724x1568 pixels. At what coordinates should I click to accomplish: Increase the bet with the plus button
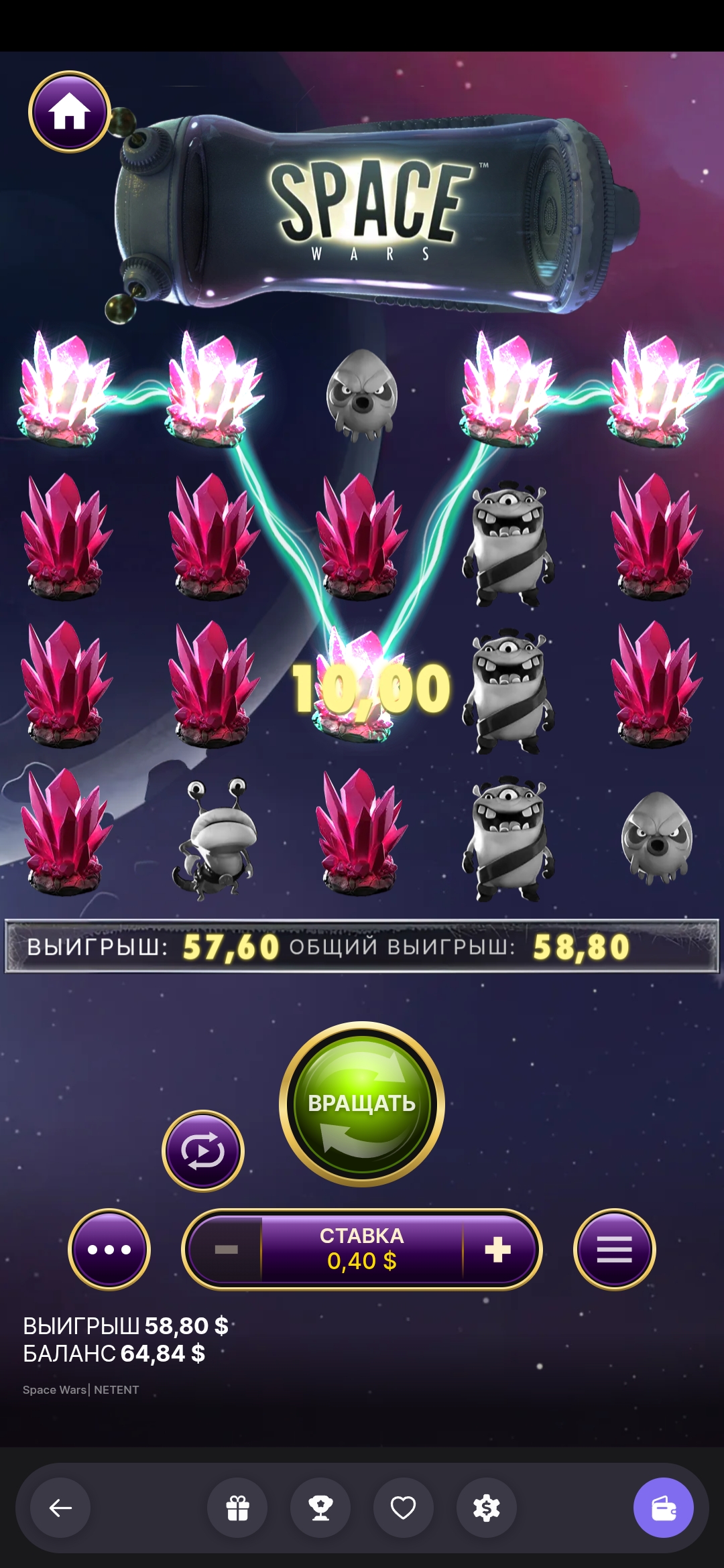point(497,1249)
